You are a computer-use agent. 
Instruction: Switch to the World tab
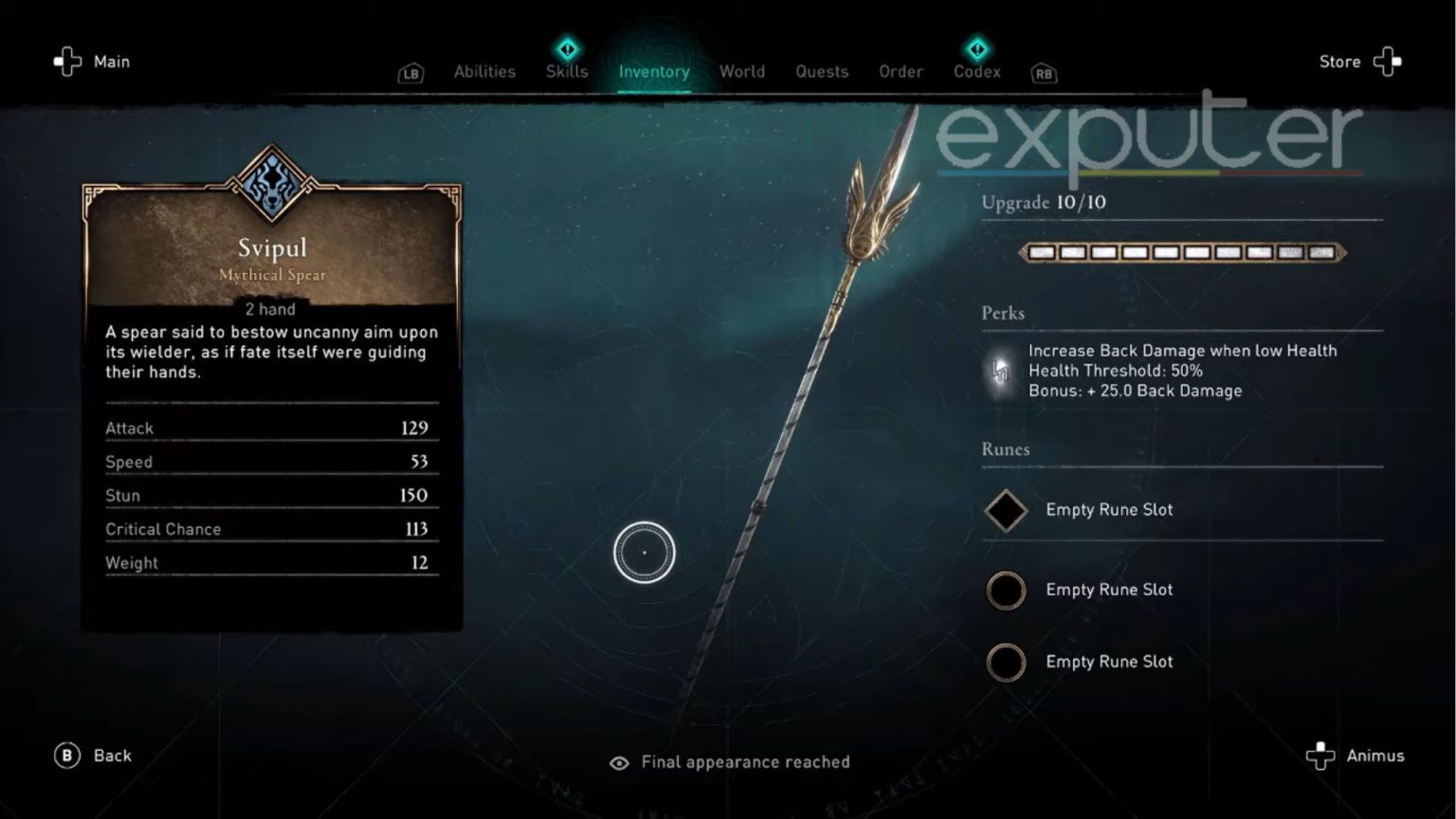coord(742,71)
